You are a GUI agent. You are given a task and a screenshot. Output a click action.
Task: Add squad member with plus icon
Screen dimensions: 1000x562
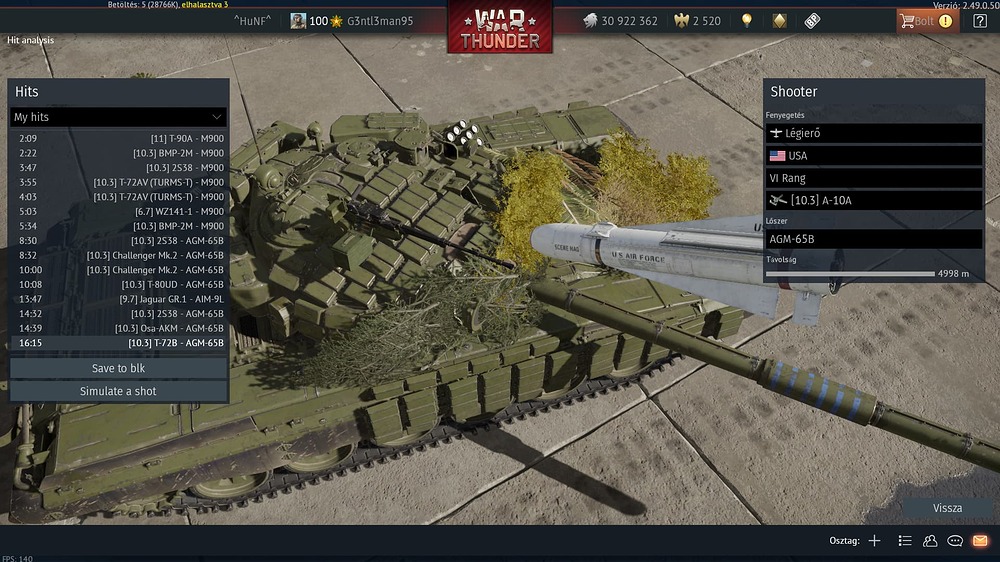click(x=874, y=541)
